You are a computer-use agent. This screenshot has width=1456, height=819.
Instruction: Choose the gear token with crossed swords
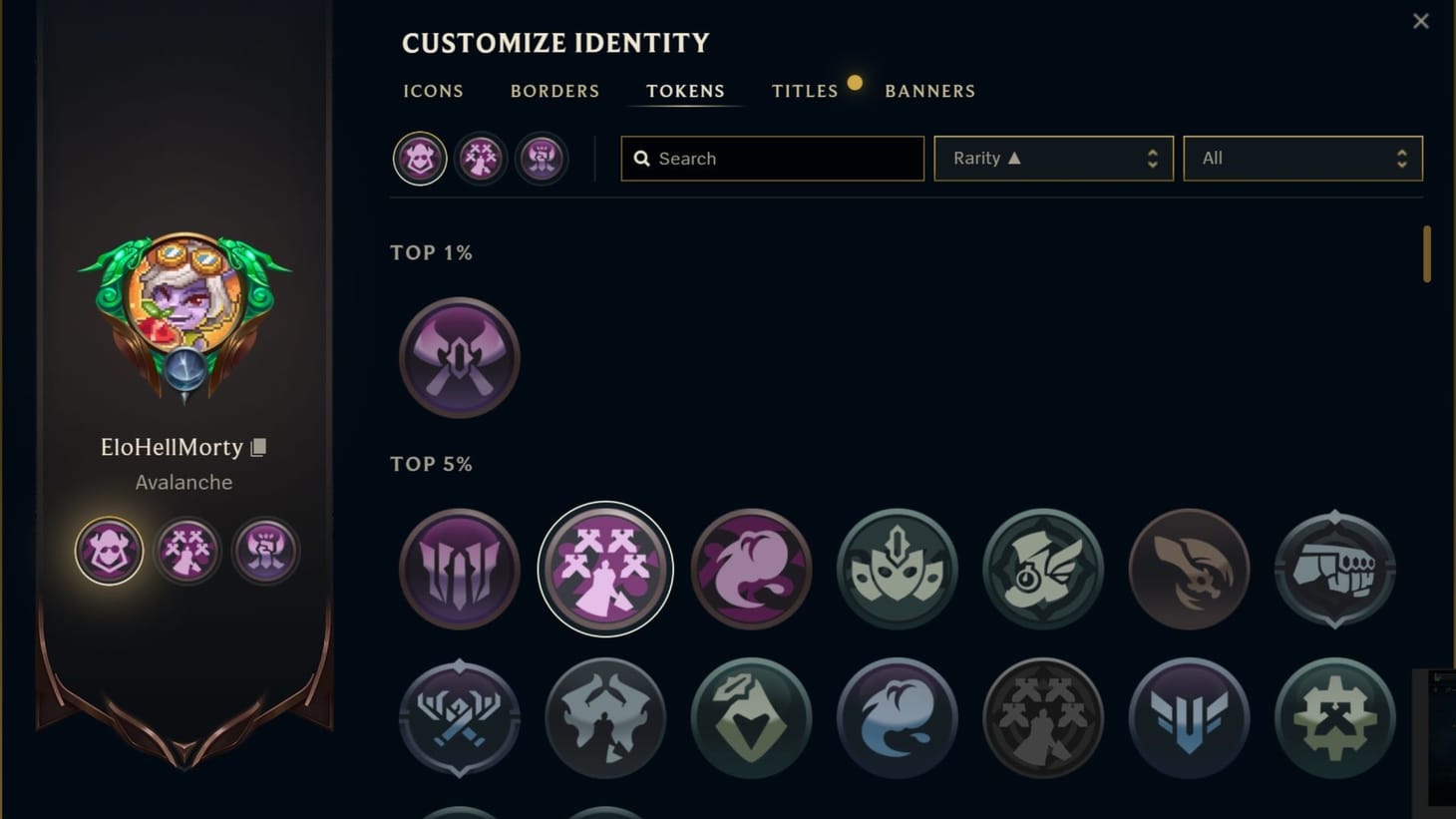(1334, 718)
